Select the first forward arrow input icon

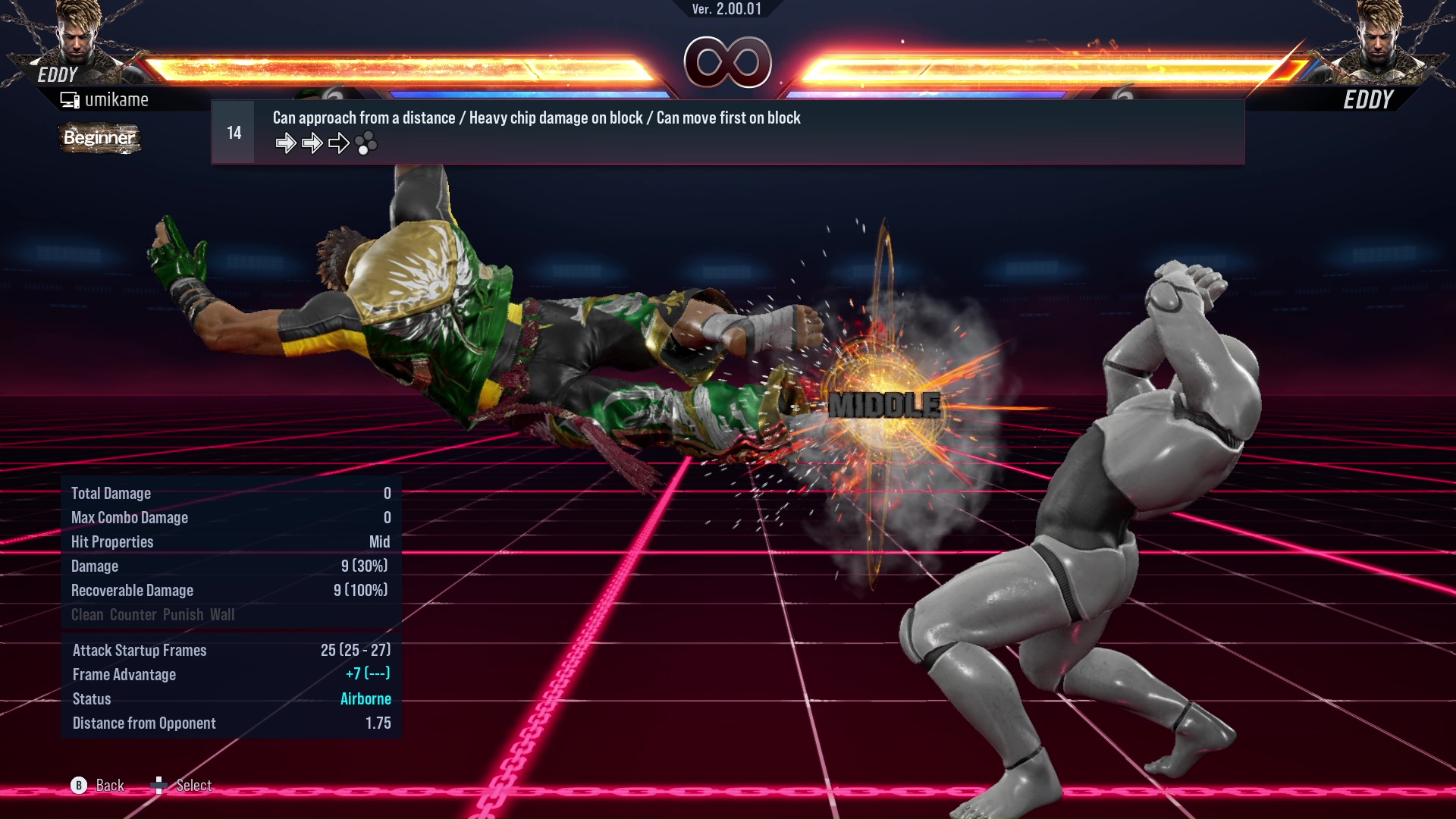tap(287, 142)
